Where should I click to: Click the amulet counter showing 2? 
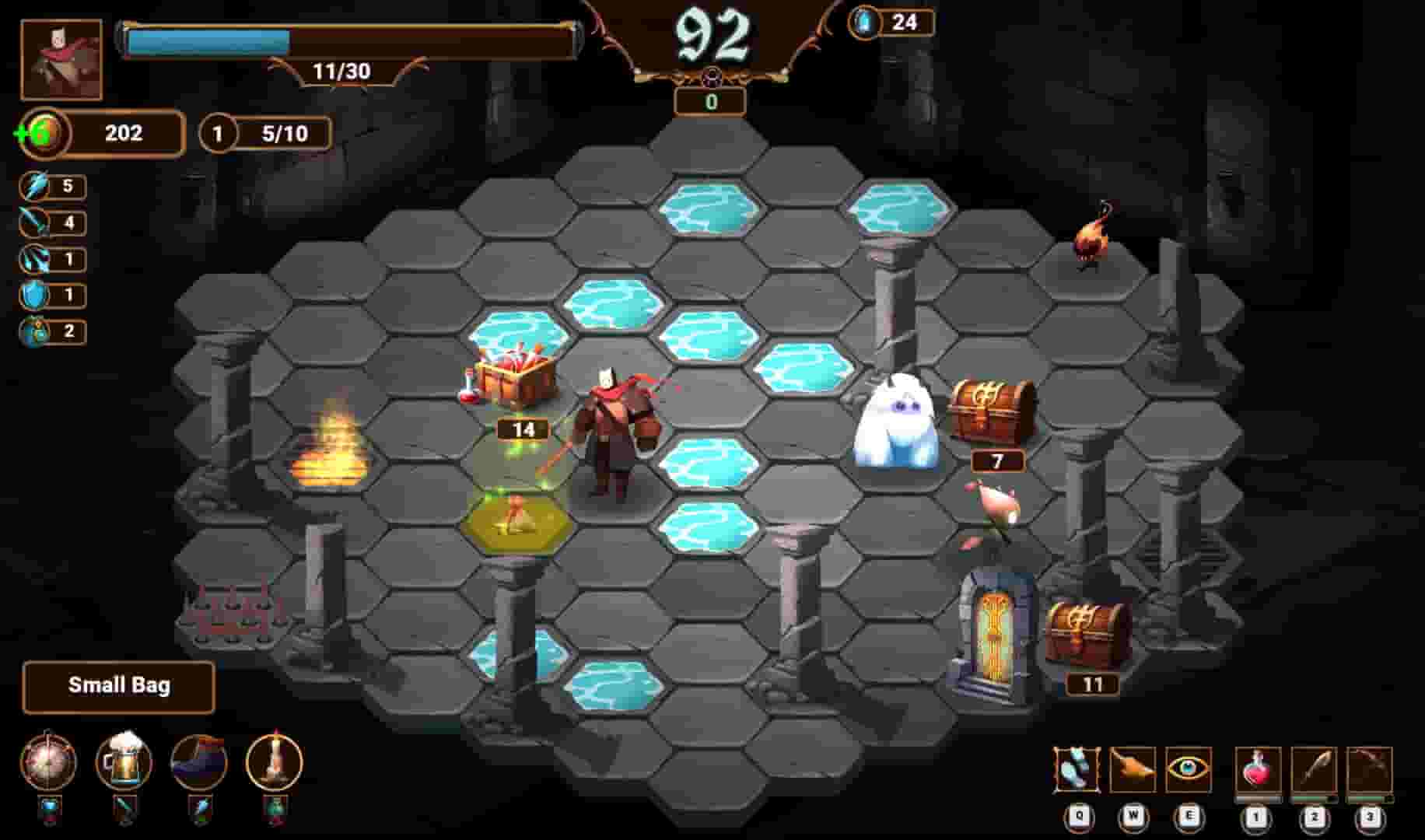tap(51, 330)
